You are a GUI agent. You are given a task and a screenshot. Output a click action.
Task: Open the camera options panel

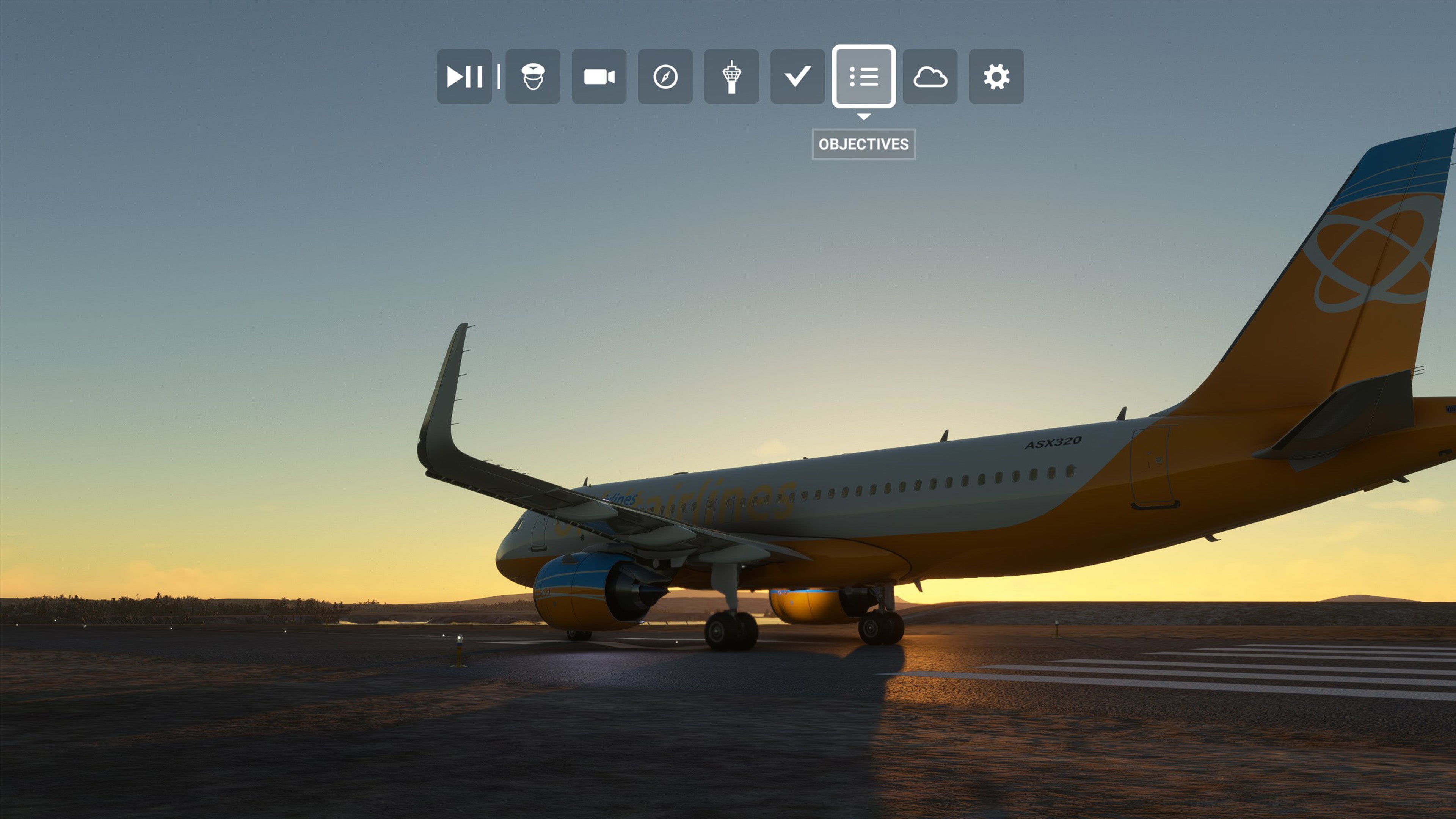(599, 76)
